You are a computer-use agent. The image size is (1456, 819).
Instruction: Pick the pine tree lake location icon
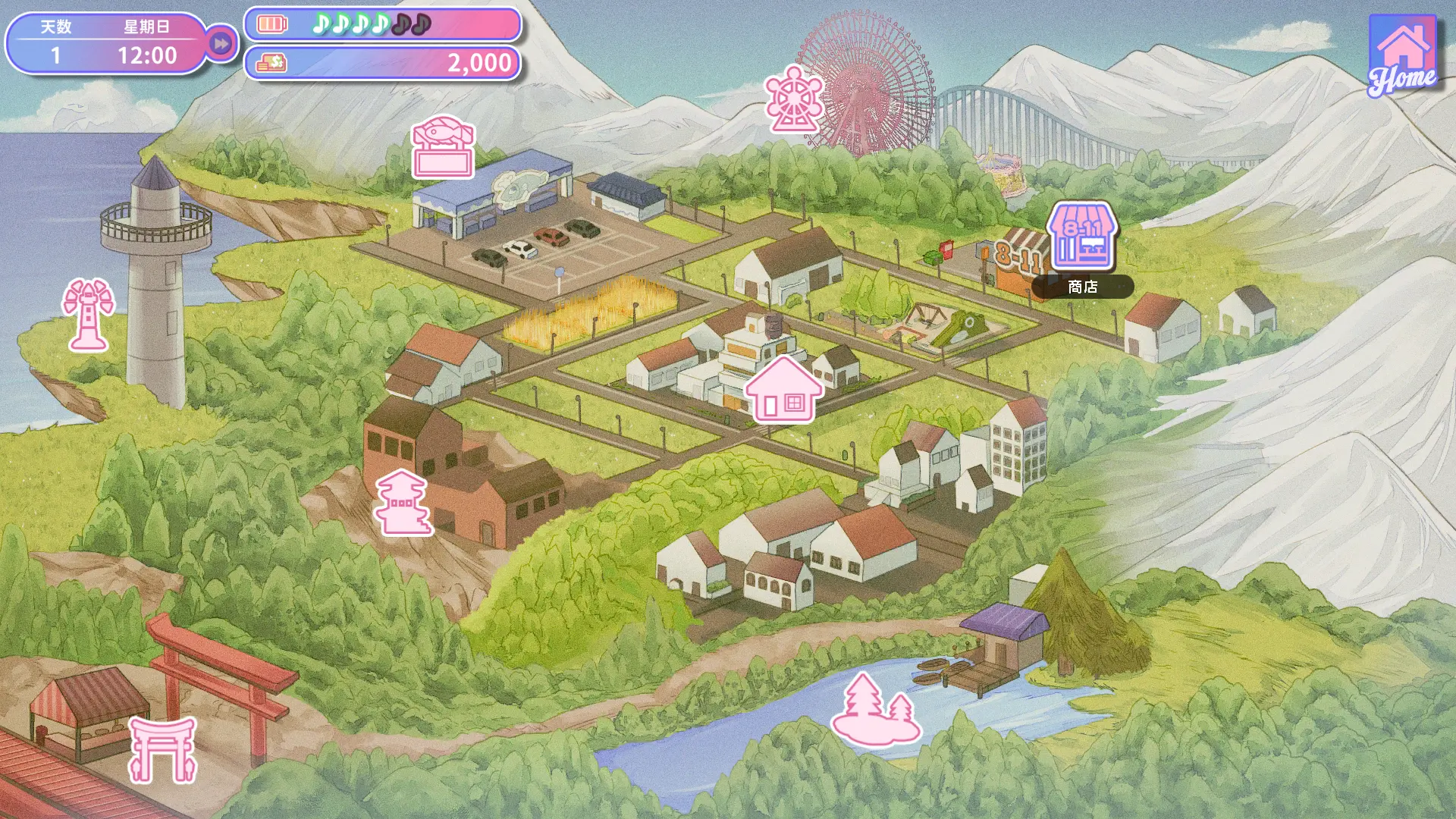(x=876, y=708)
